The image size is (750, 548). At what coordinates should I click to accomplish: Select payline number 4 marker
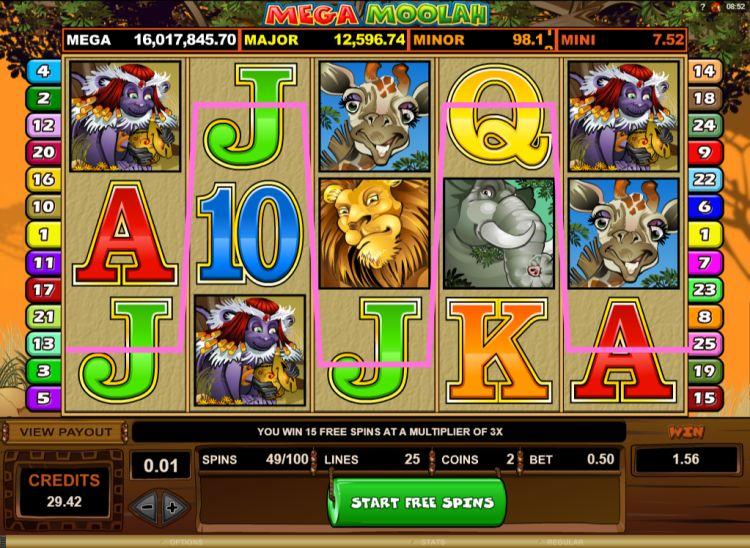point(43,71)
